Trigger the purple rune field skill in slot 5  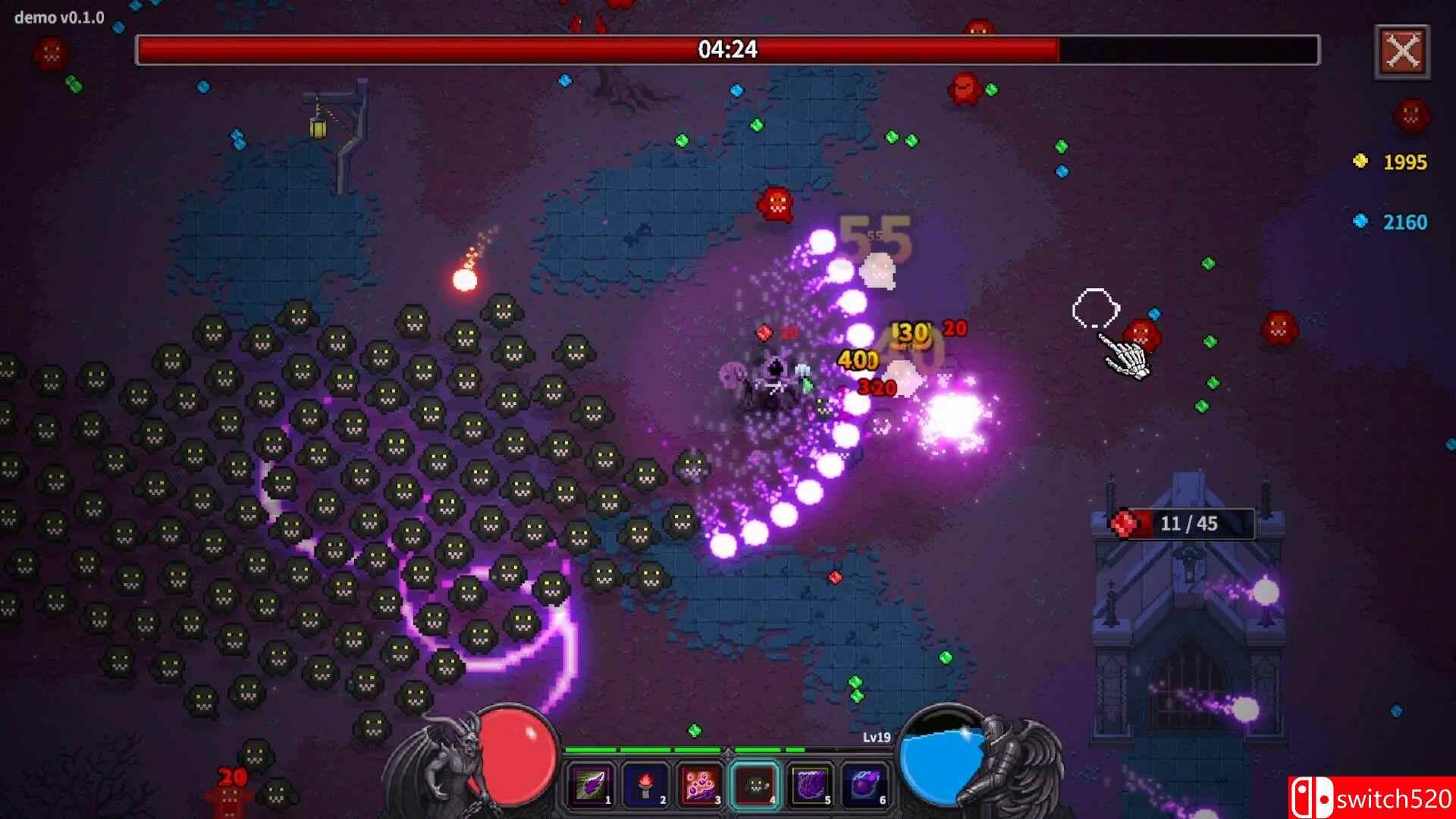(x=810, y=784)
